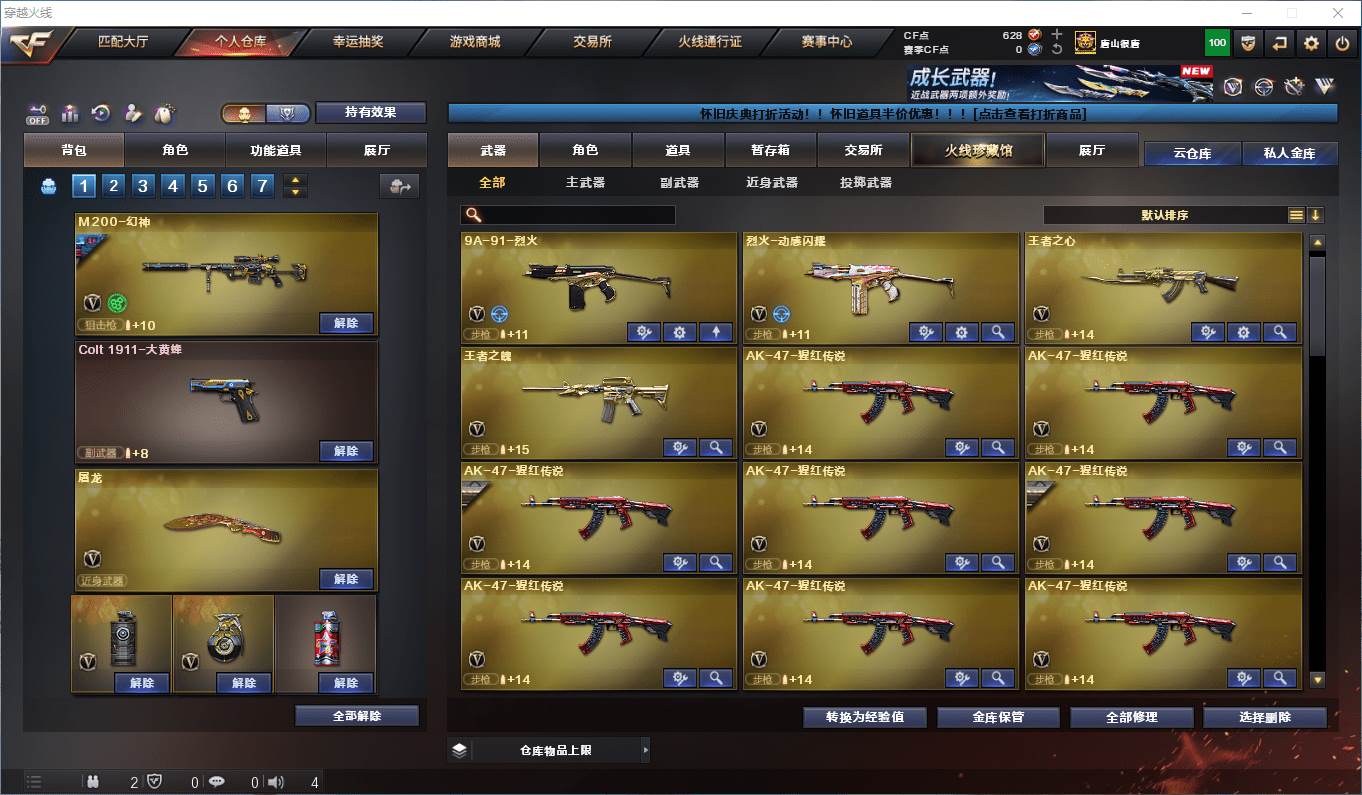Screen dimensions: 1362x795
Task: Select backpack number 3
Action: (x=143, y=186)
